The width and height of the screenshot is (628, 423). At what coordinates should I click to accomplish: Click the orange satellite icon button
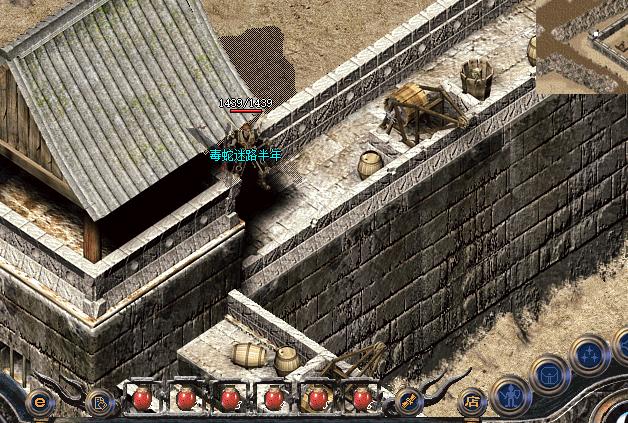[407, 400]
